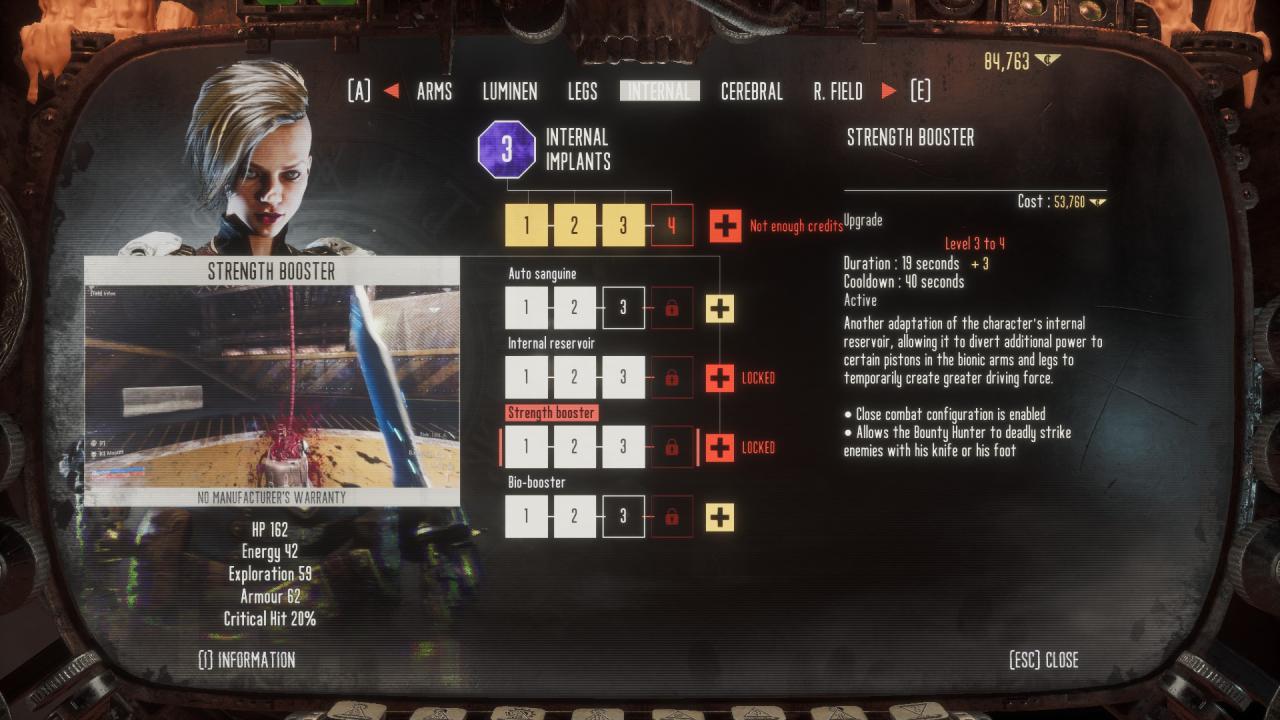Screen dimensions: 1280x720
Task: Upgrade Bio-booster with yellow plus button
Action: pos(720,517)
